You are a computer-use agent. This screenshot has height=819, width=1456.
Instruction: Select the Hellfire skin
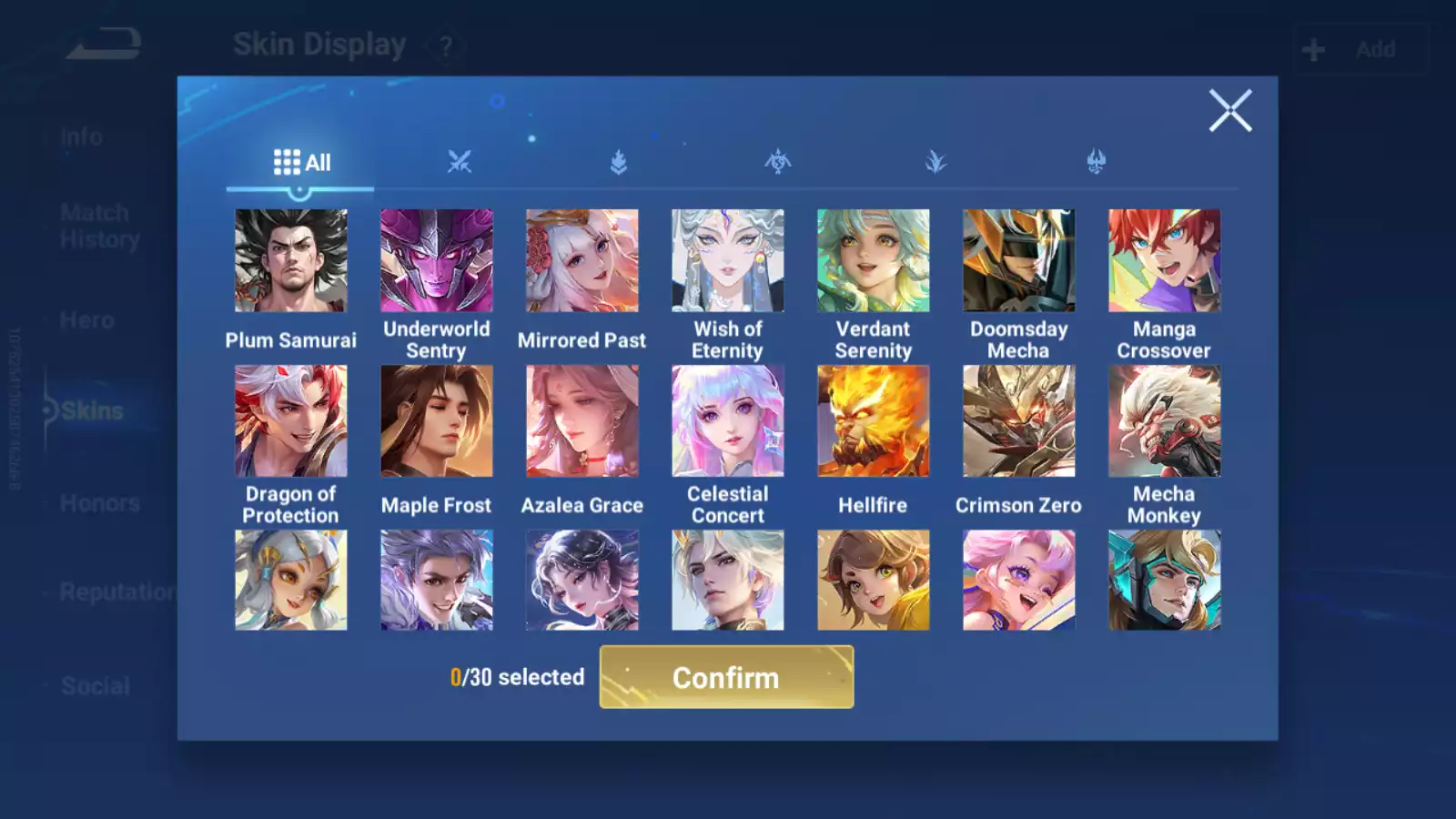874,421
